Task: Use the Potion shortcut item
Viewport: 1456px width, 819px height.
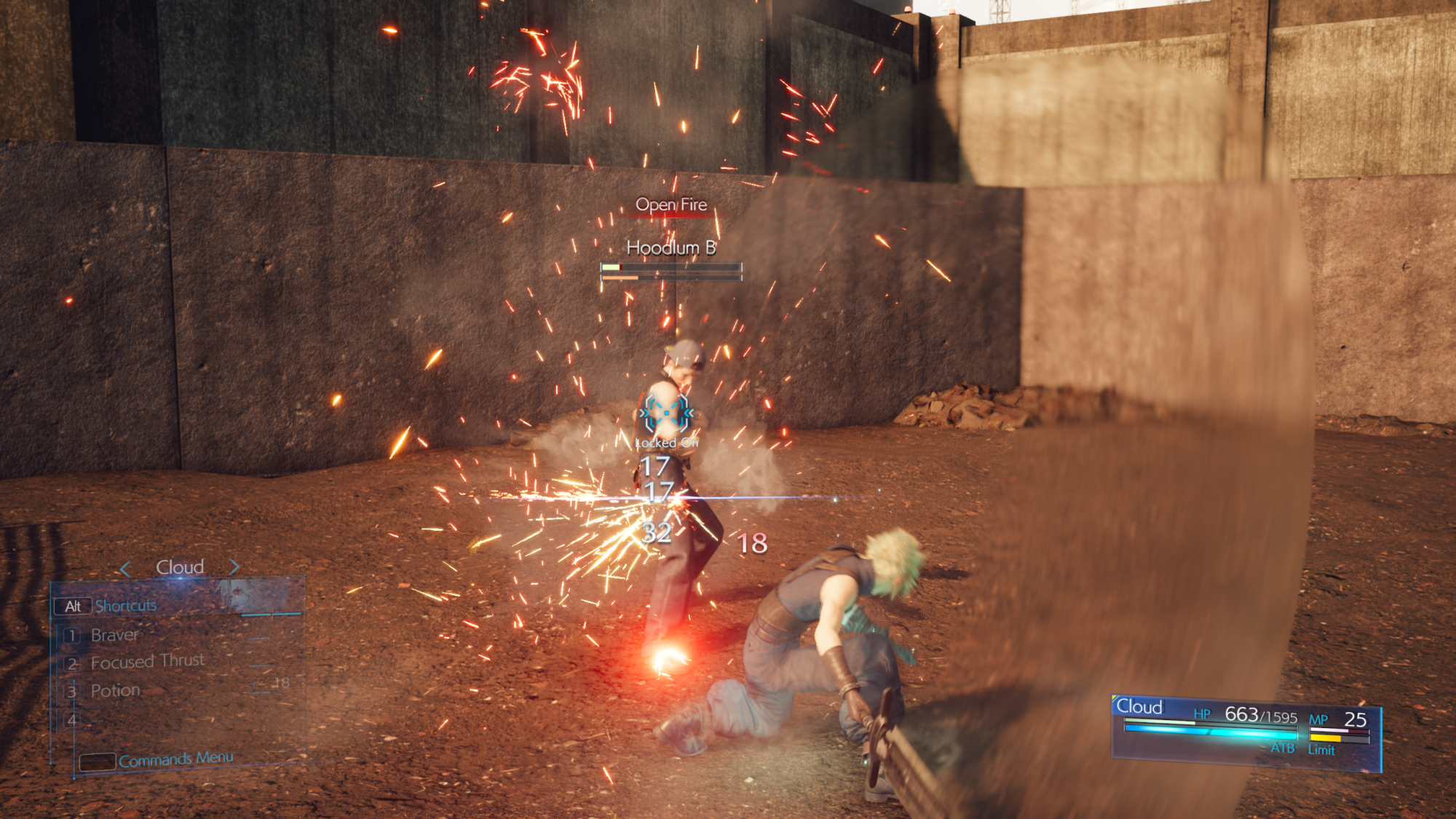Action: [115, 690]
